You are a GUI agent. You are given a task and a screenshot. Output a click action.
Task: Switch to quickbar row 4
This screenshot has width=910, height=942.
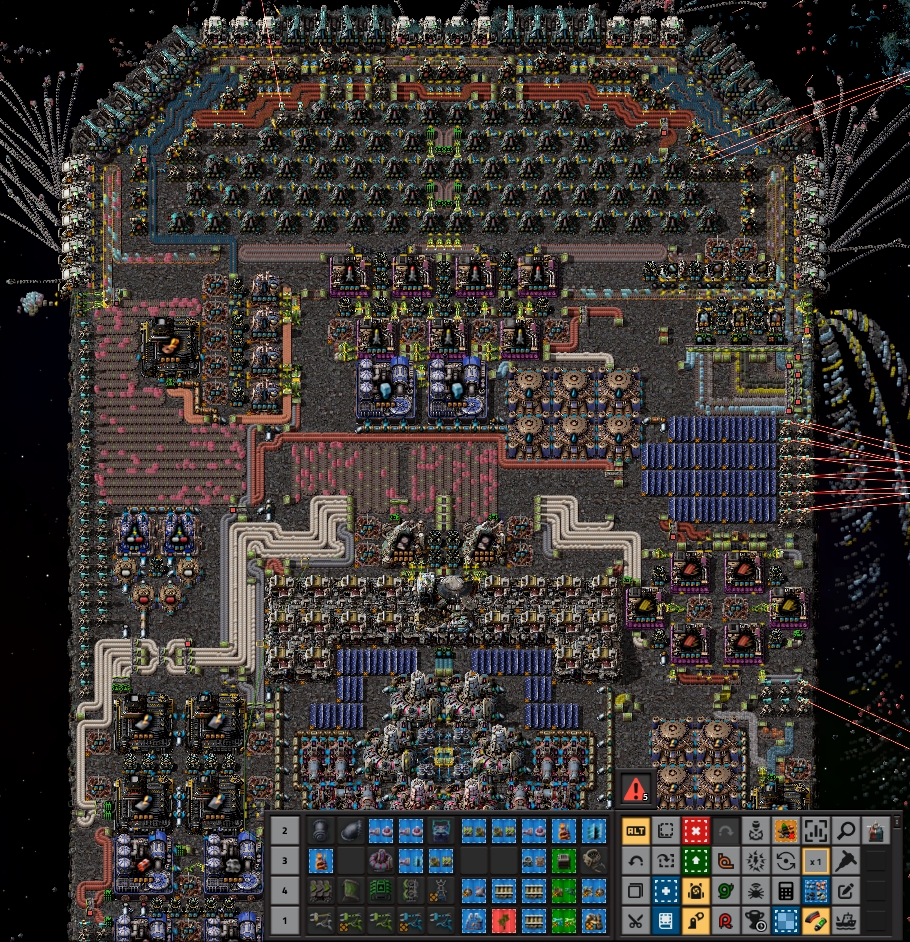(x=284, y=890)
